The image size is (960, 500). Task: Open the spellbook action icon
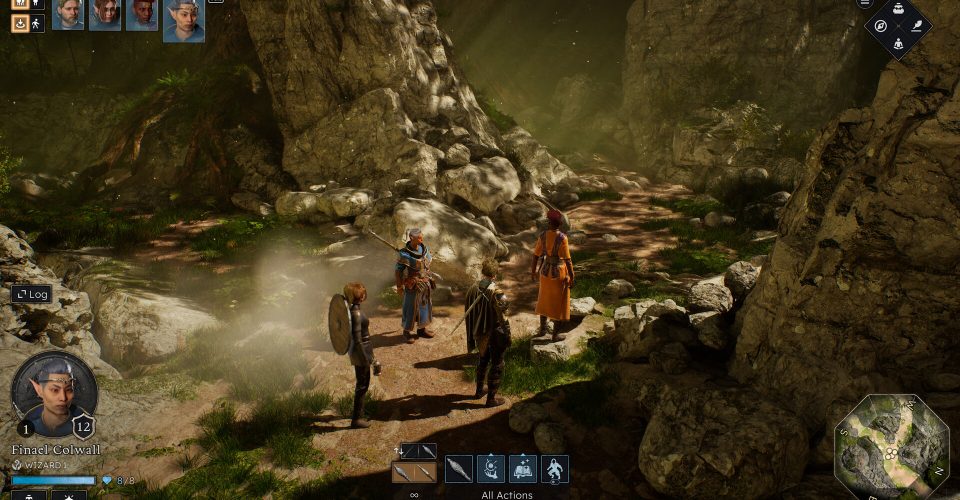[523, 468]
